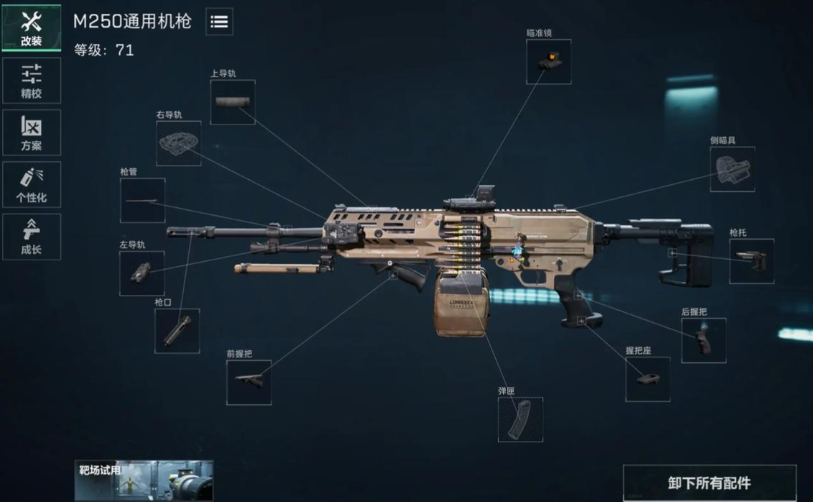Select the 侧瞄具 side sight slot

pos(732,169)
